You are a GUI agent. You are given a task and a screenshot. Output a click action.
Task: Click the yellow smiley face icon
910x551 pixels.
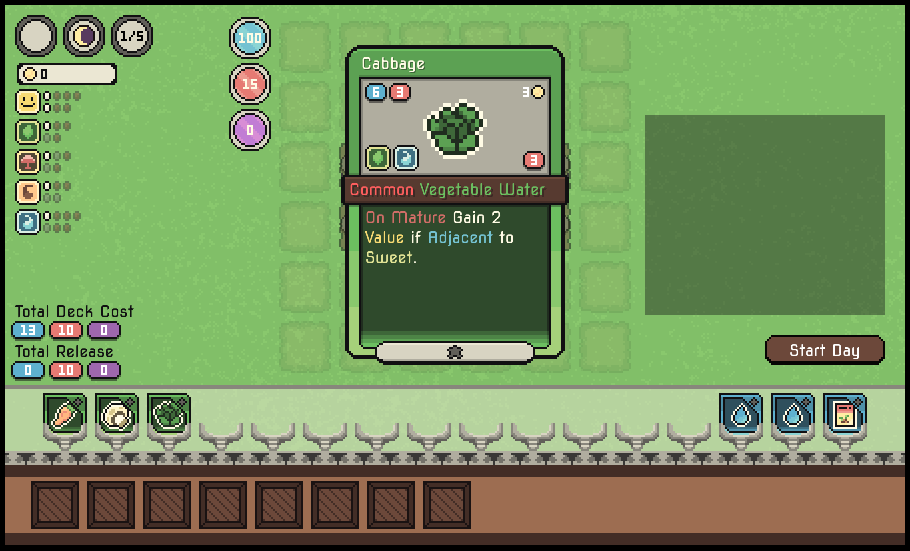coord(28,102)
